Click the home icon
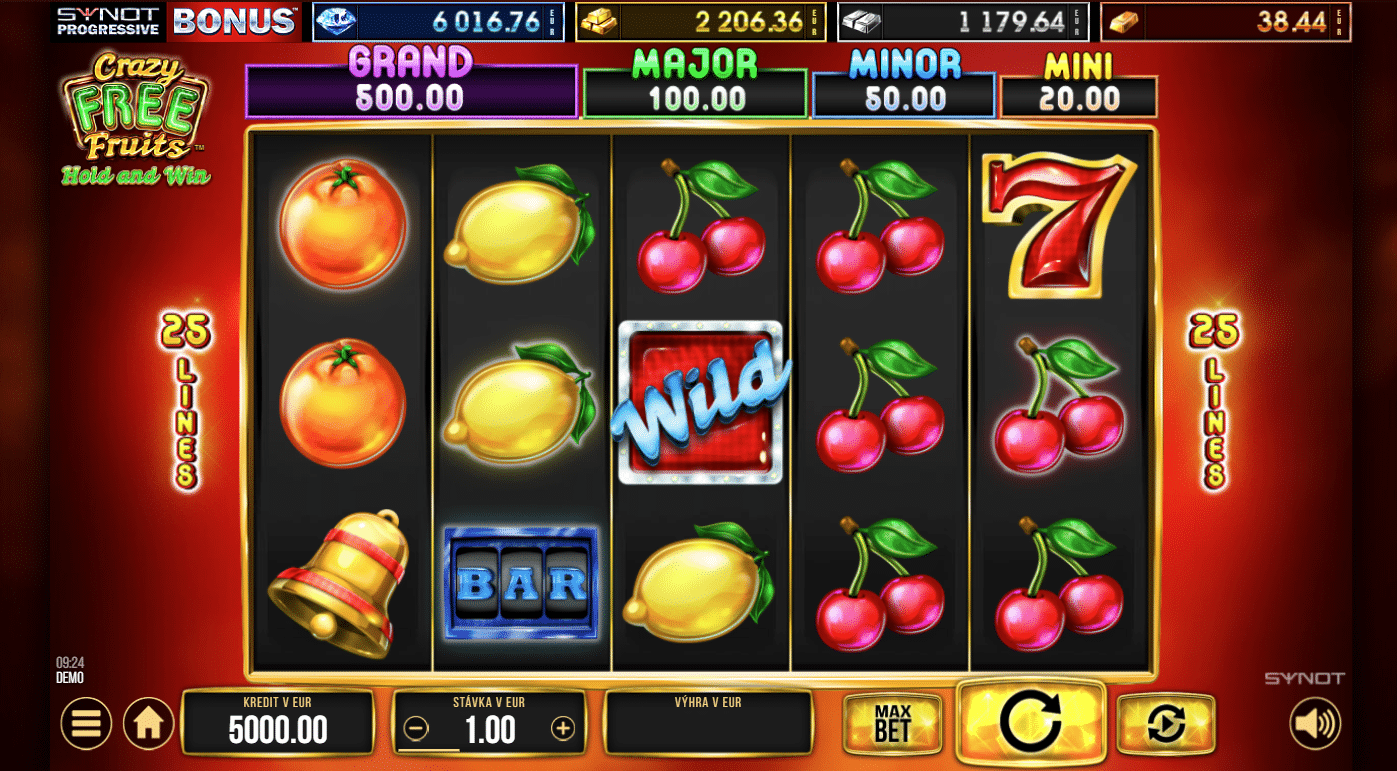 [x=148, y=722]
